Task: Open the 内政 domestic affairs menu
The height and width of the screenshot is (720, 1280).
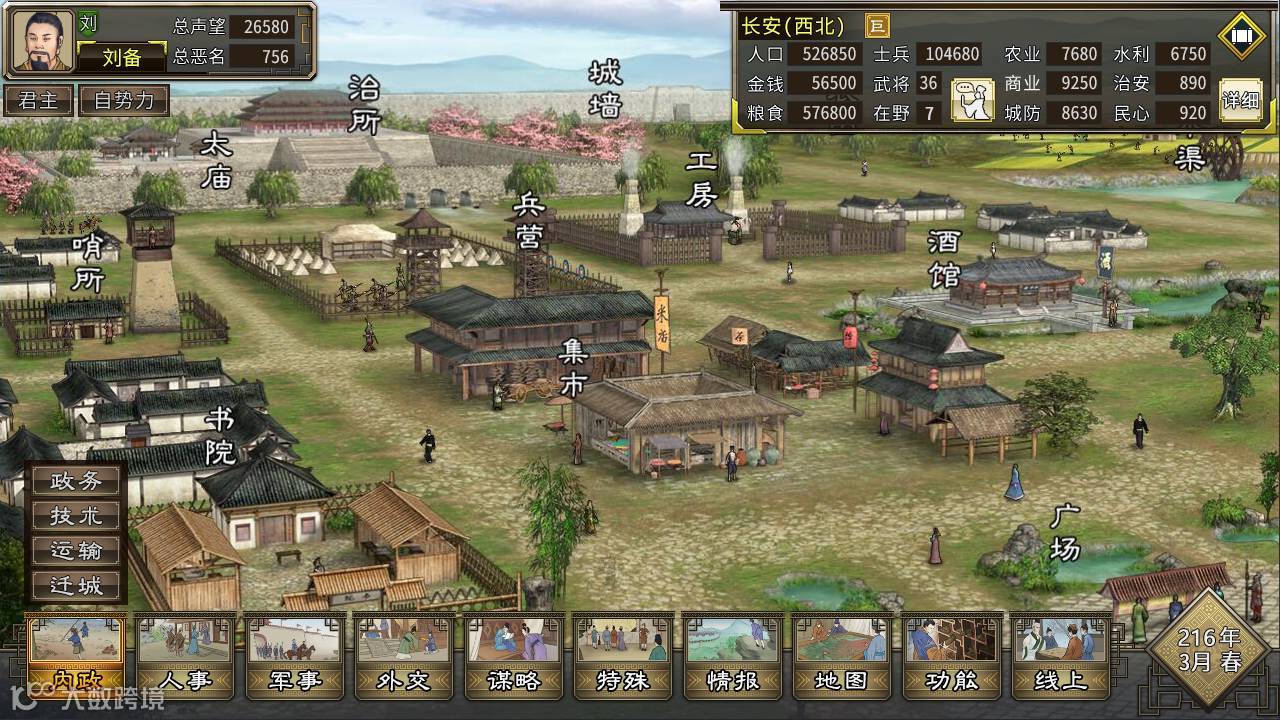Action: point(76,655)
